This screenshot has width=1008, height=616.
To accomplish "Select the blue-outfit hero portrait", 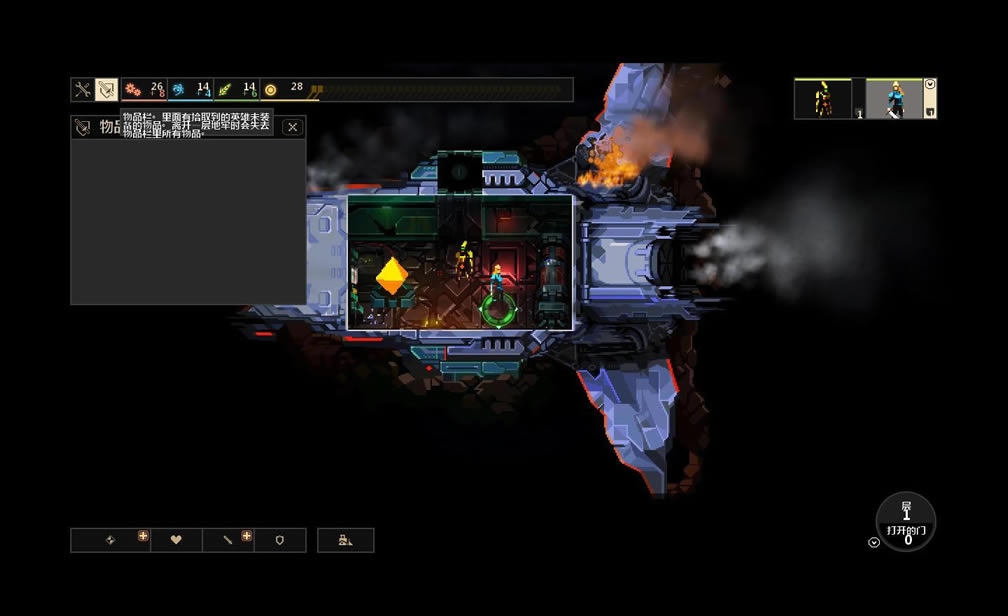I will (x=893, y=99).
